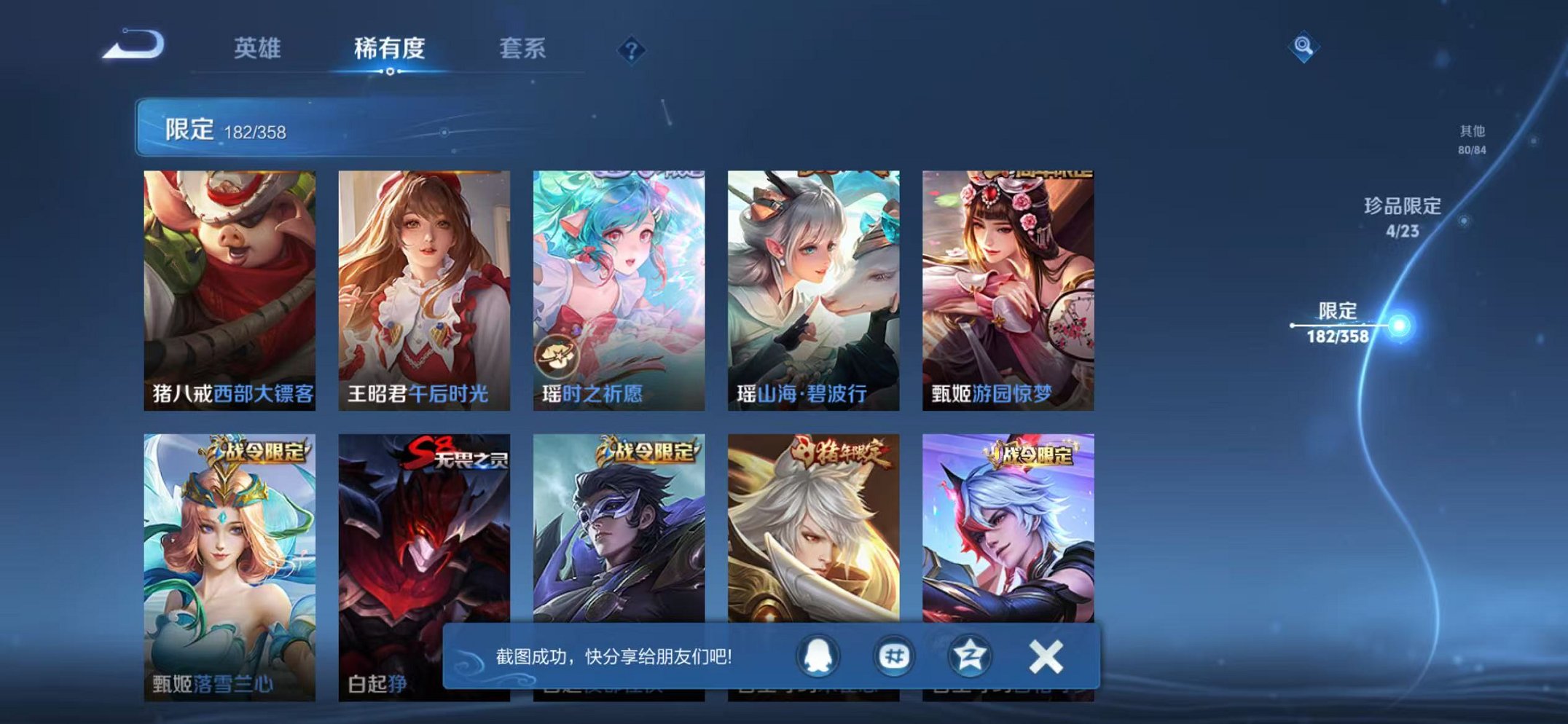
Task: Switch to the 套系 tab
Action: click(x=525, y=45)
